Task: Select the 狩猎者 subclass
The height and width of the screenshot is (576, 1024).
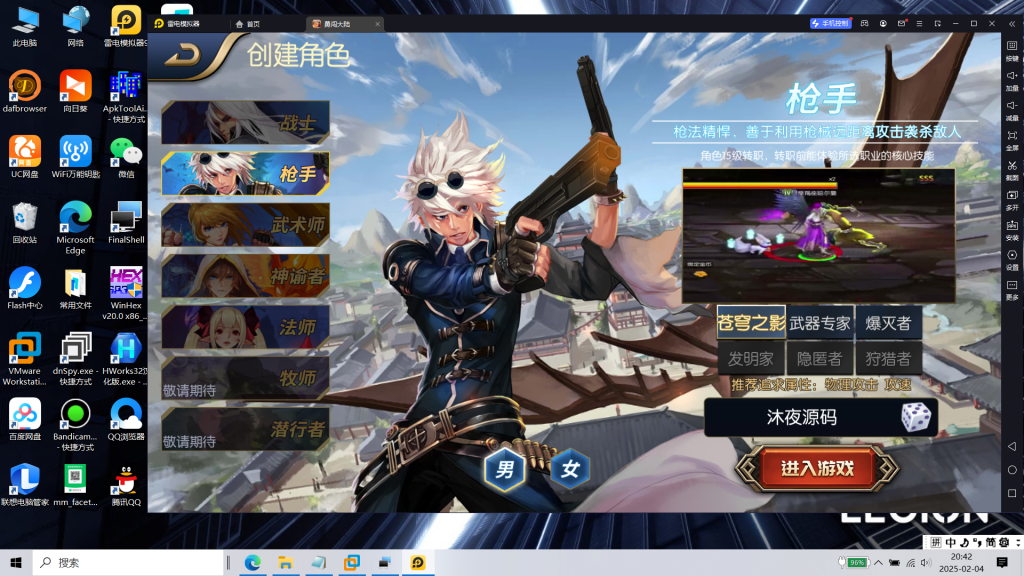Action: point(888,358)
